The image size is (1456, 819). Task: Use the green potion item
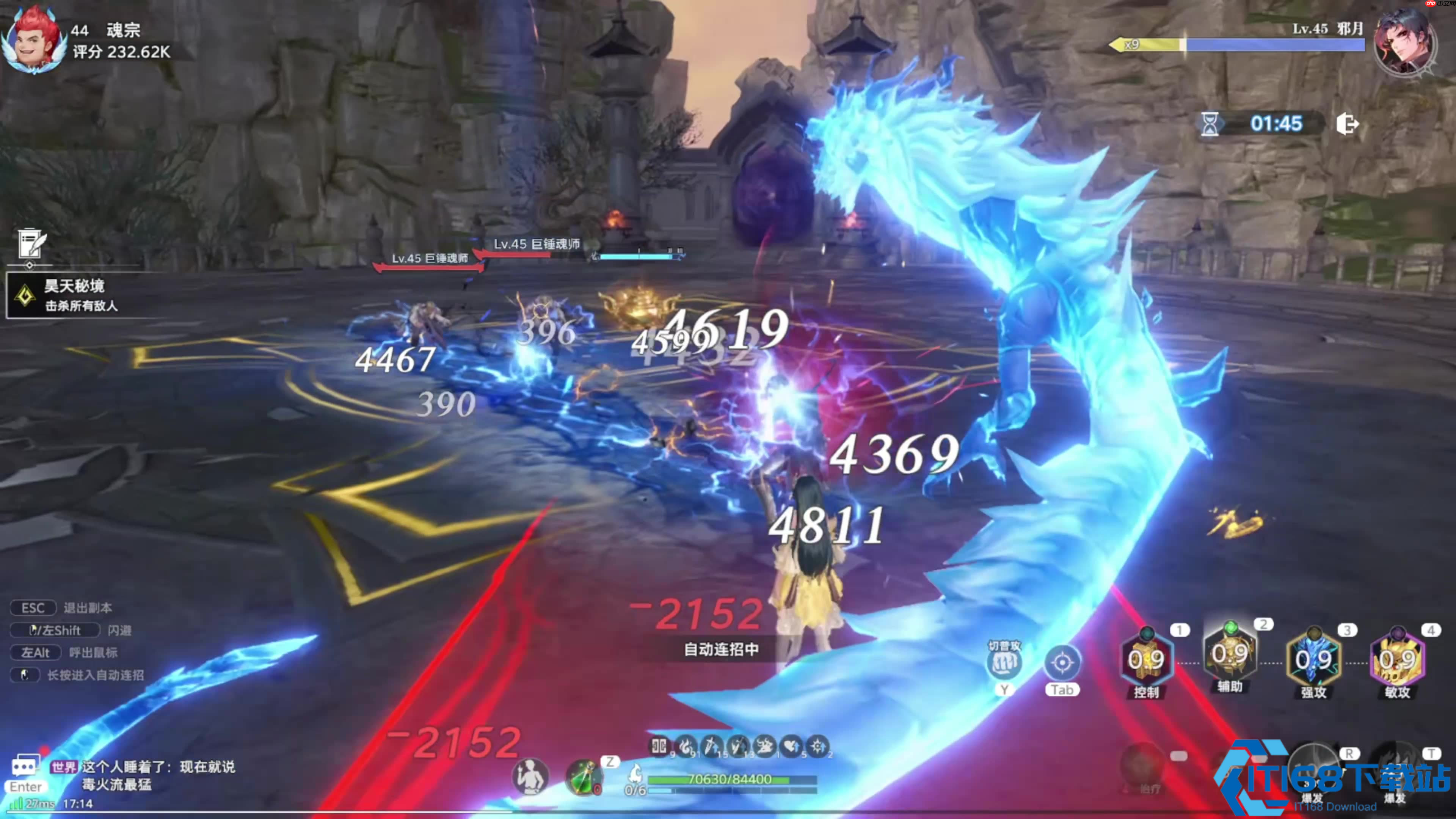(584, 777)
